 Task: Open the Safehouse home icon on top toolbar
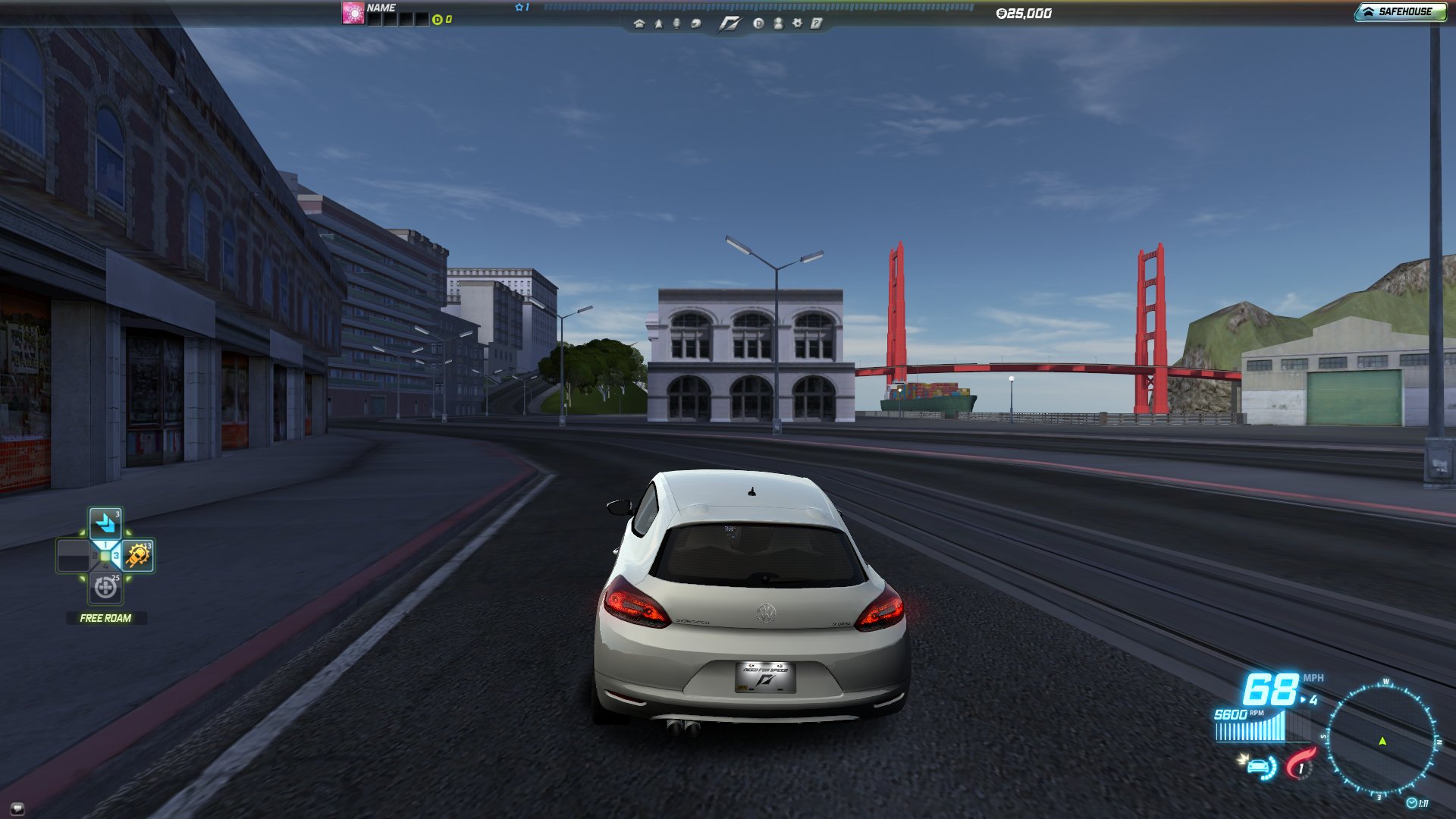[x=639, y=24]
